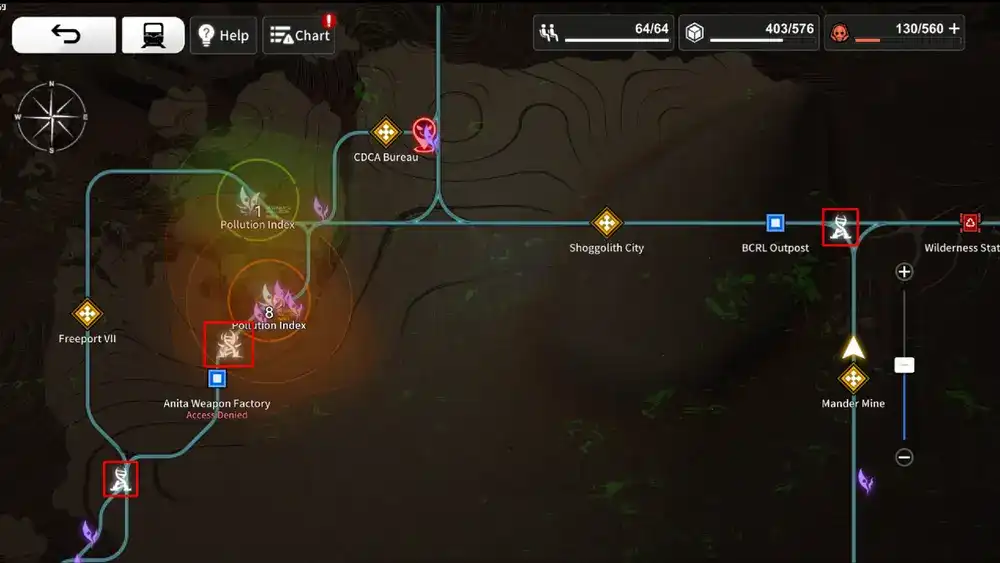Choose the BCRL Outpost marker
This screenshot has width=1000, height=563.
pos(775,223)
